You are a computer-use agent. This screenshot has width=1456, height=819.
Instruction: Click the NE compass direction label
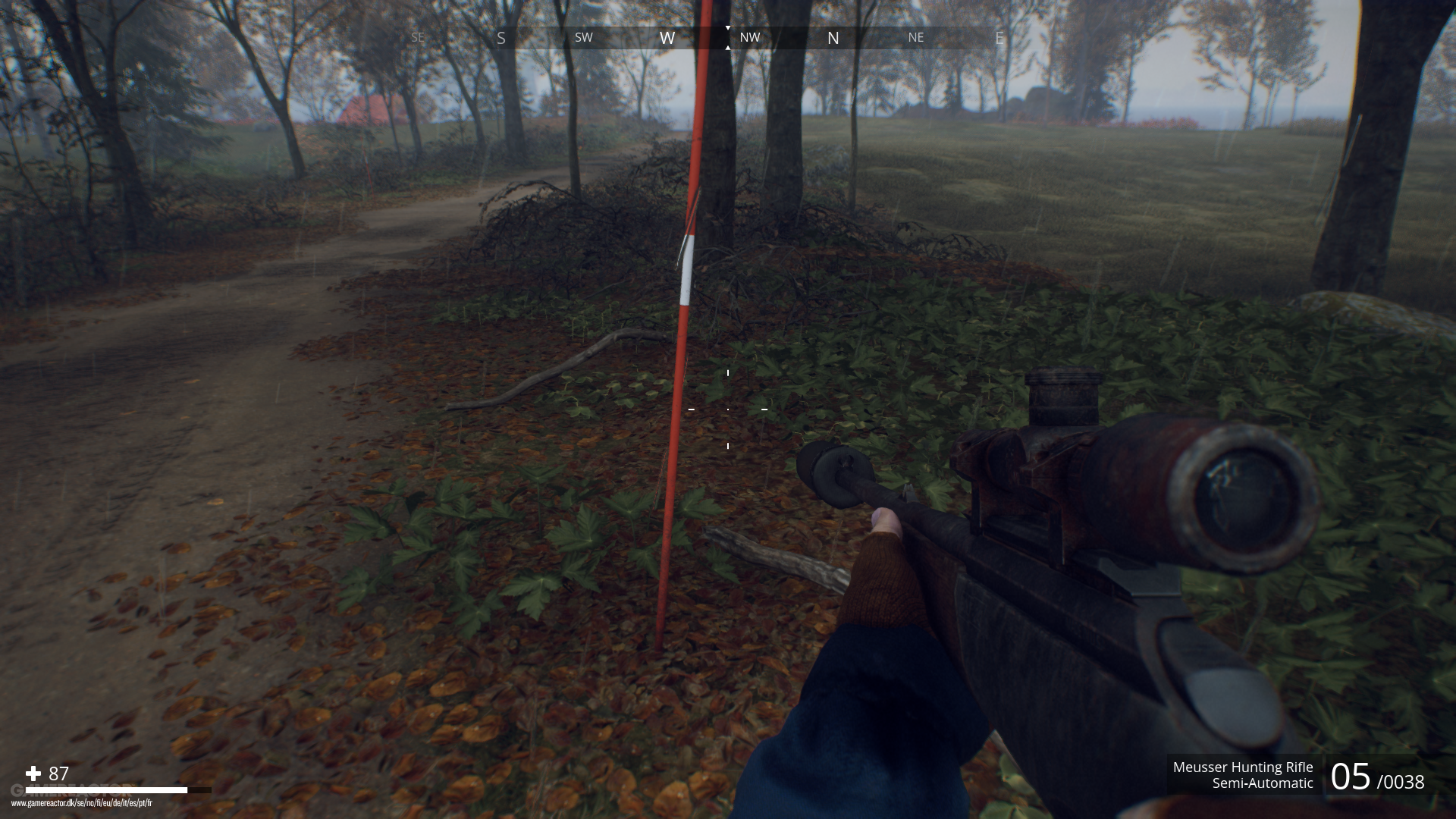(916, 36)
